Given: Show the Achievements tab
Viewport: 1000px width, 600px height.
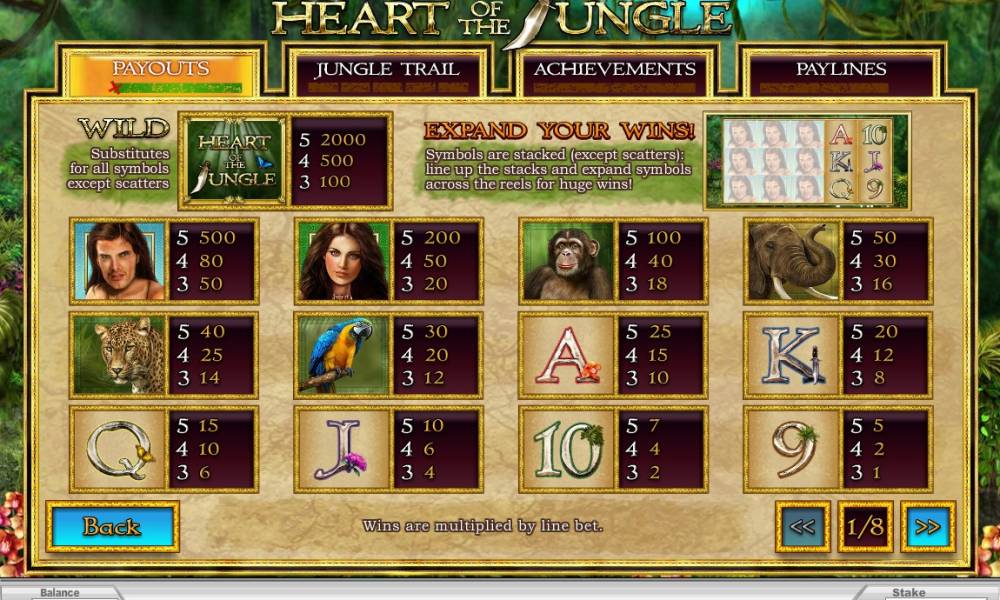Looking at the screenshot, I should (x=614, y=71).
